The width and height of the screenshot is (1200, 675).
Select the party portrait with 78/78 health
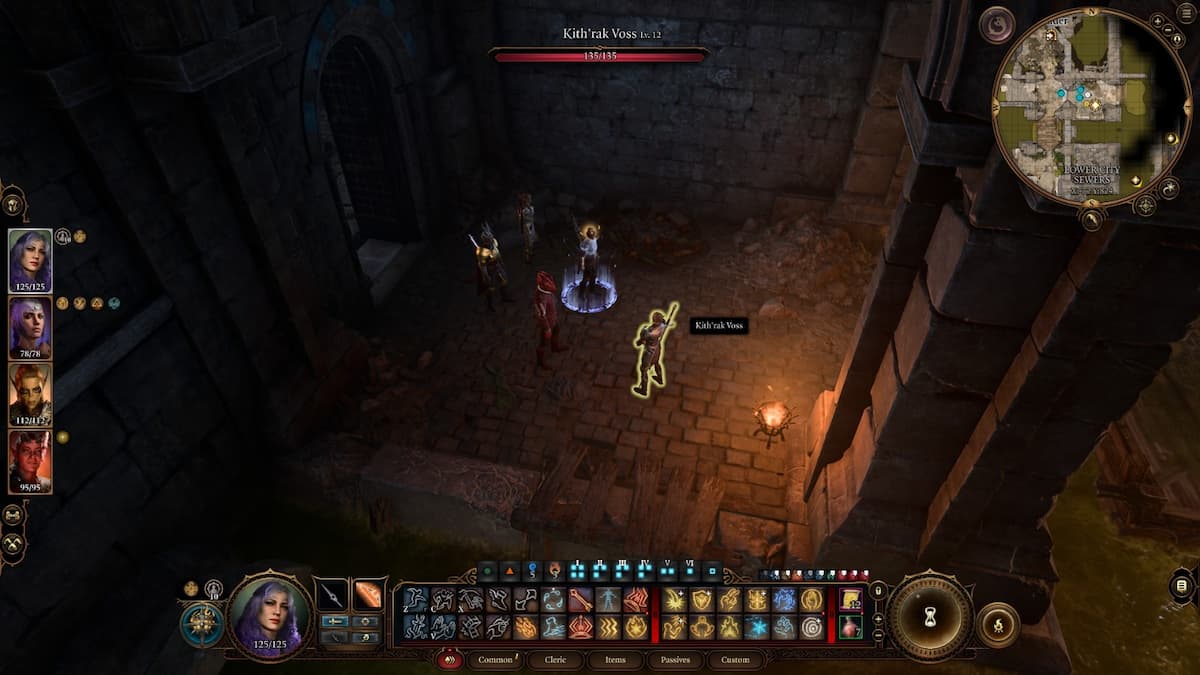pos(30,326)
